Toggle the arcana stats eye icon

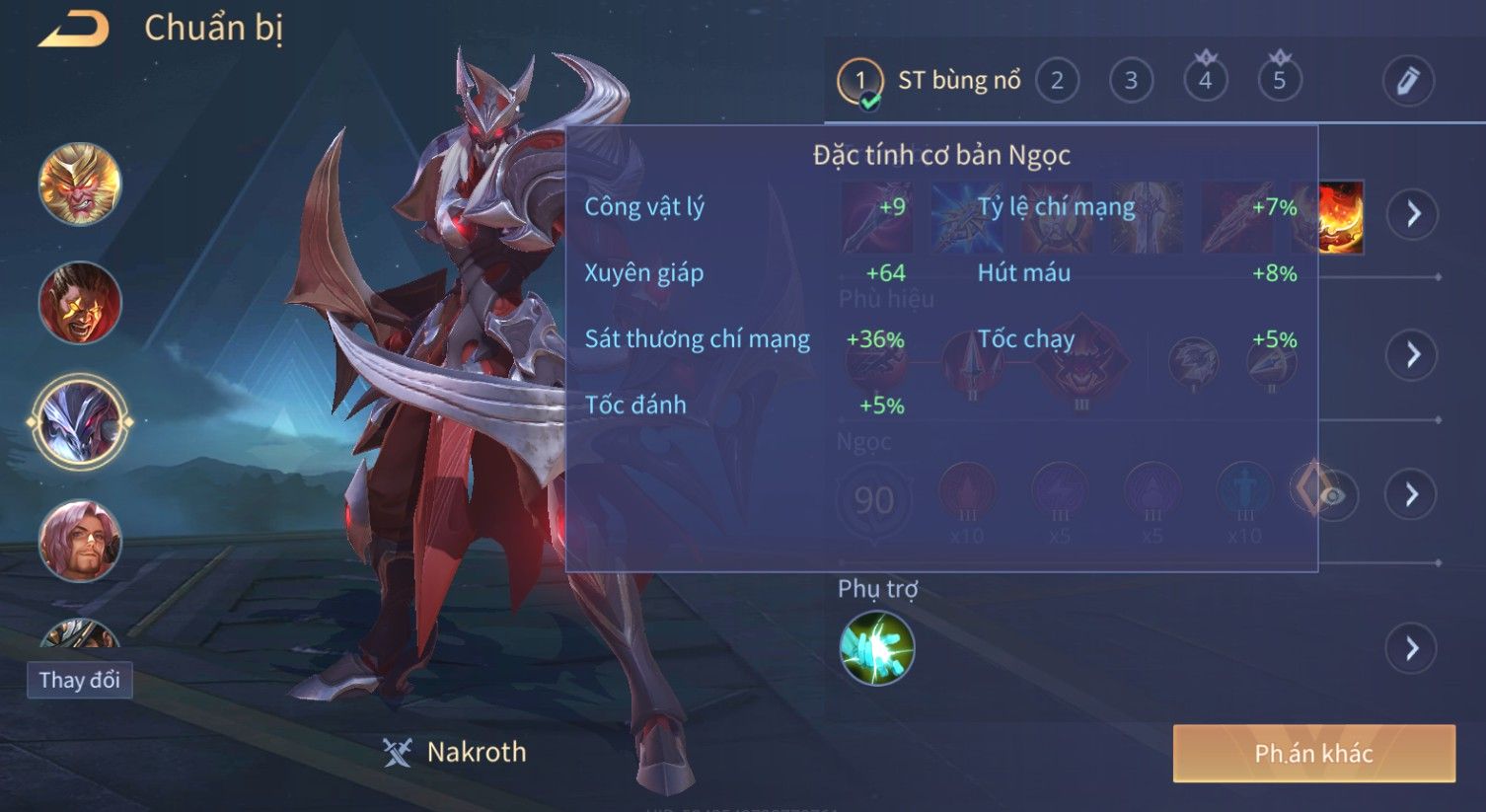click(1332, 495)
